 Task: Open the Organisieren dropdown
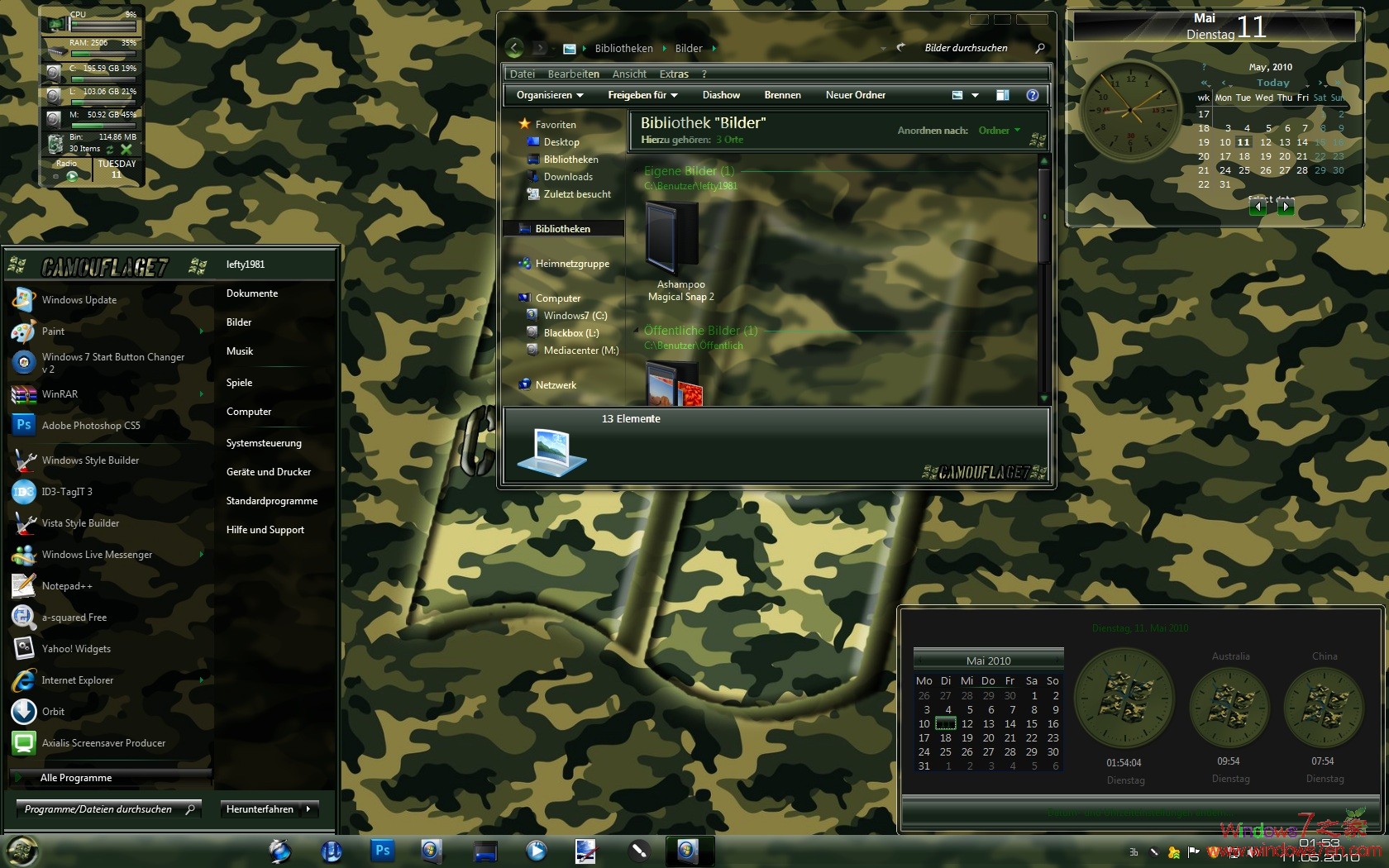point(548,95)
